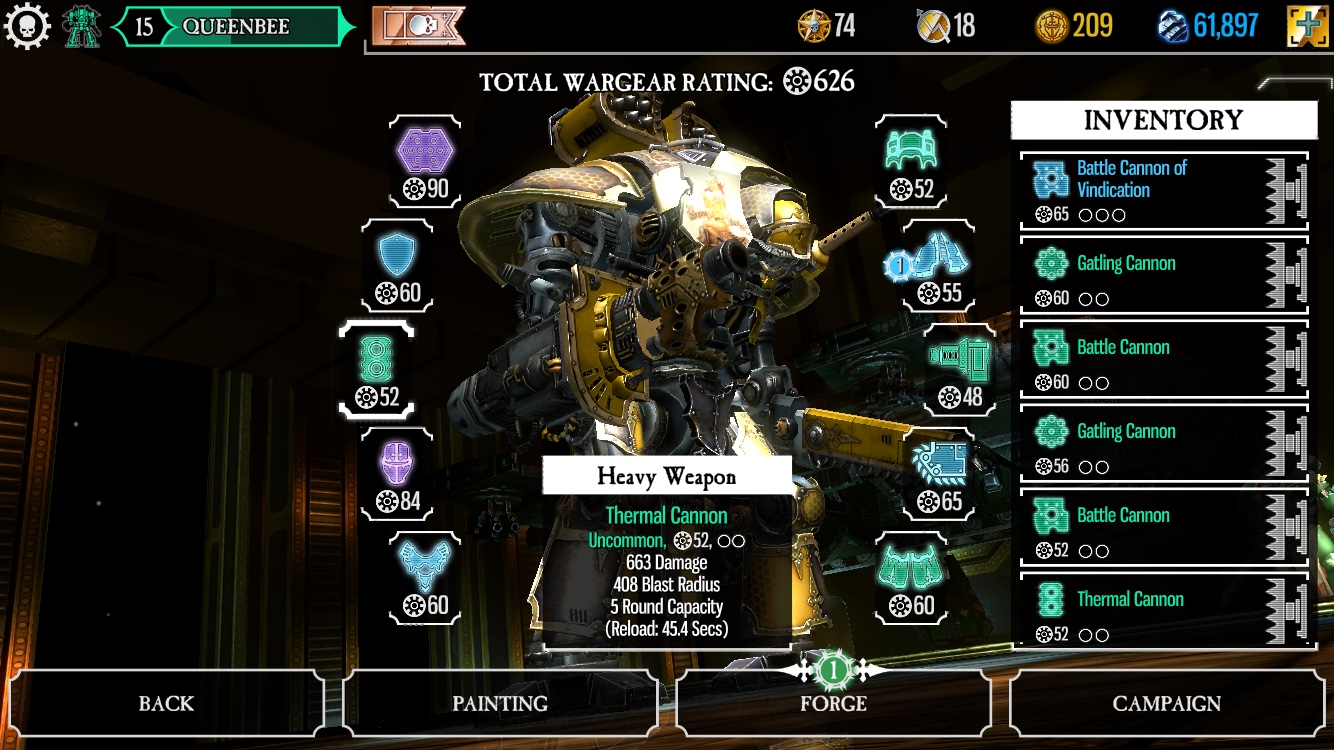Screen dimensions: 1334x750
Task: Open the PAINTING screen
Action: [x=500, y=703]
